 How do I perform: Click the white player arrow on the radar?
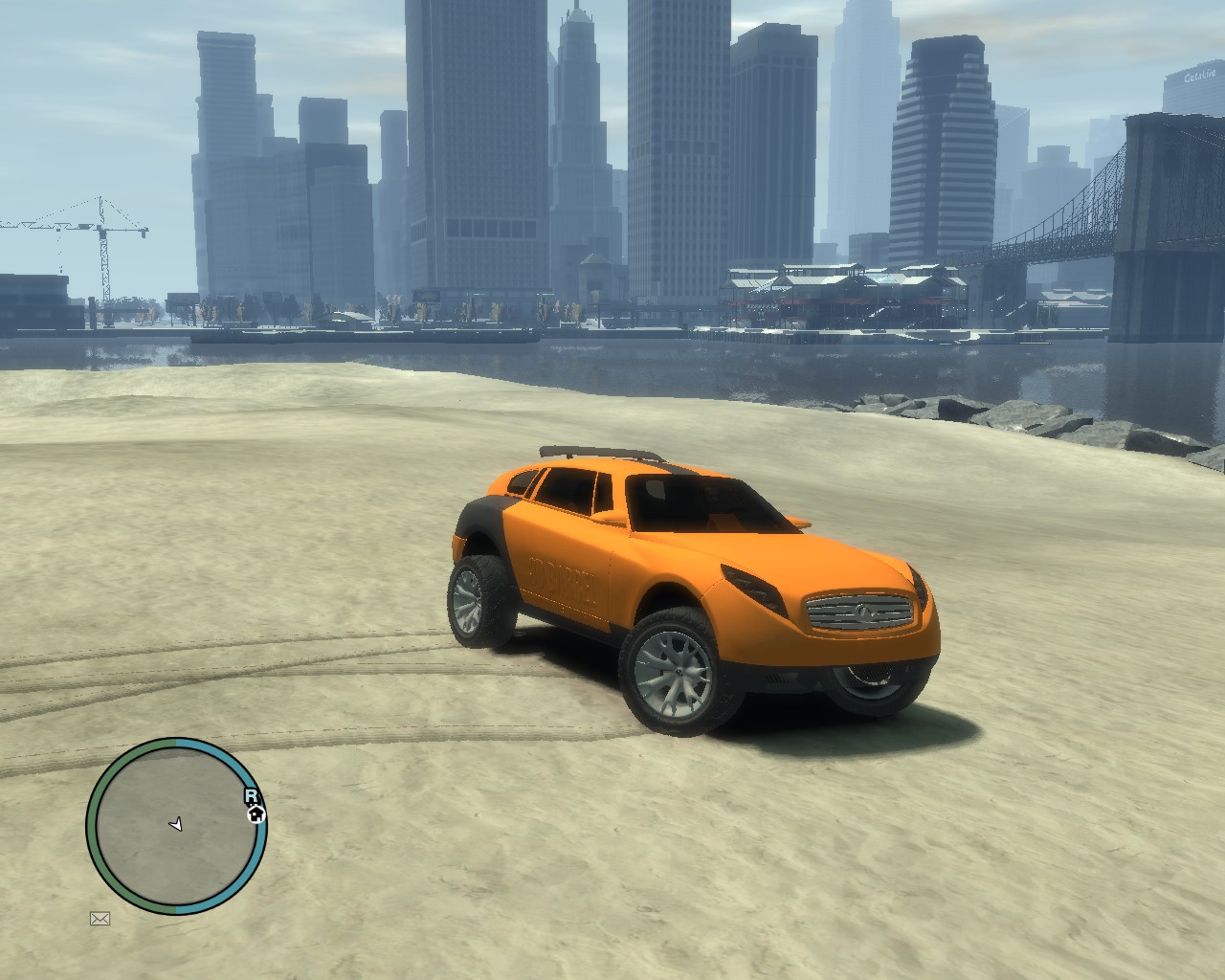pyautogui.click(x=176, y=824)
